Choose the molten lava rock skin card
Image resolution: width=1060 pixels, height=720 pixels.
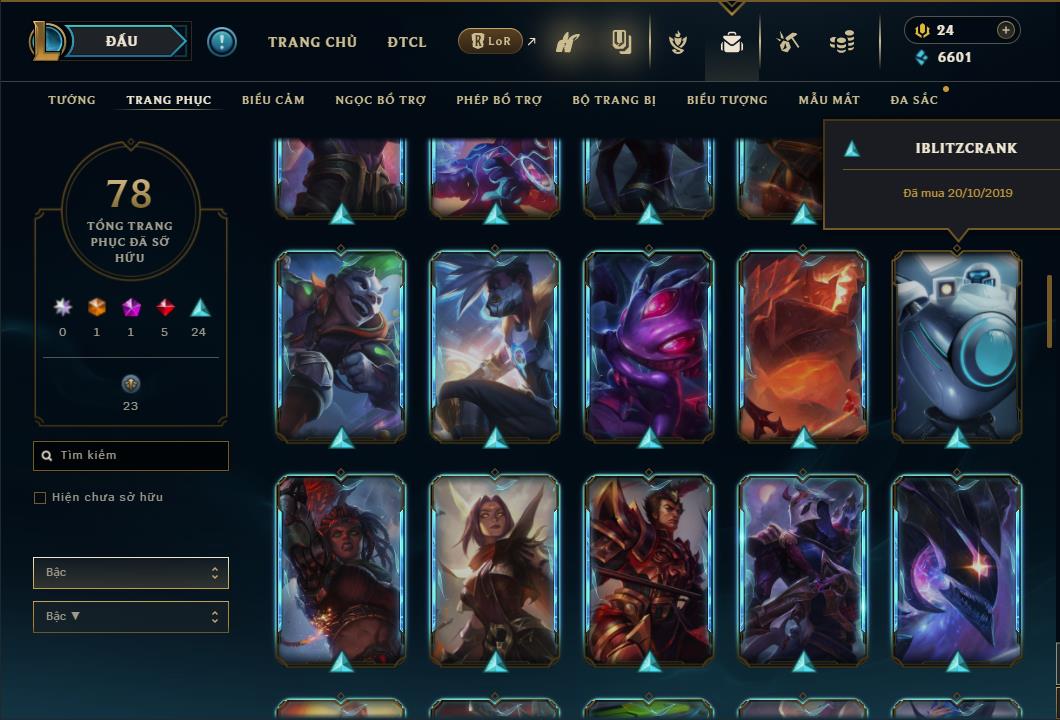coord(803,346)
